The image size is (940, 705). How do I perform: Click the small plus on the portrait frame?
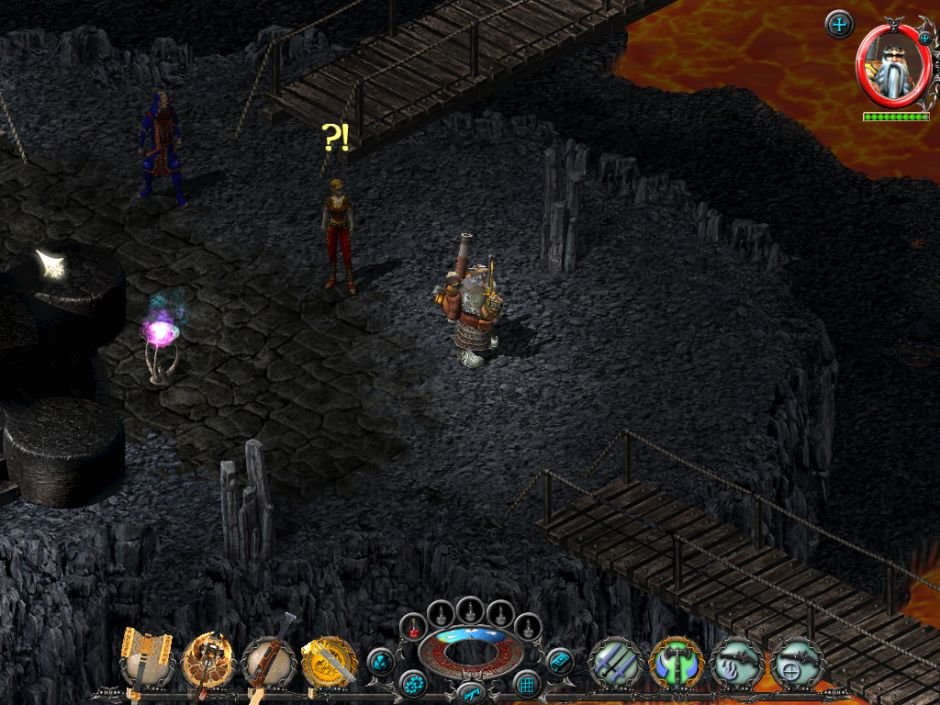pos(923,38)
